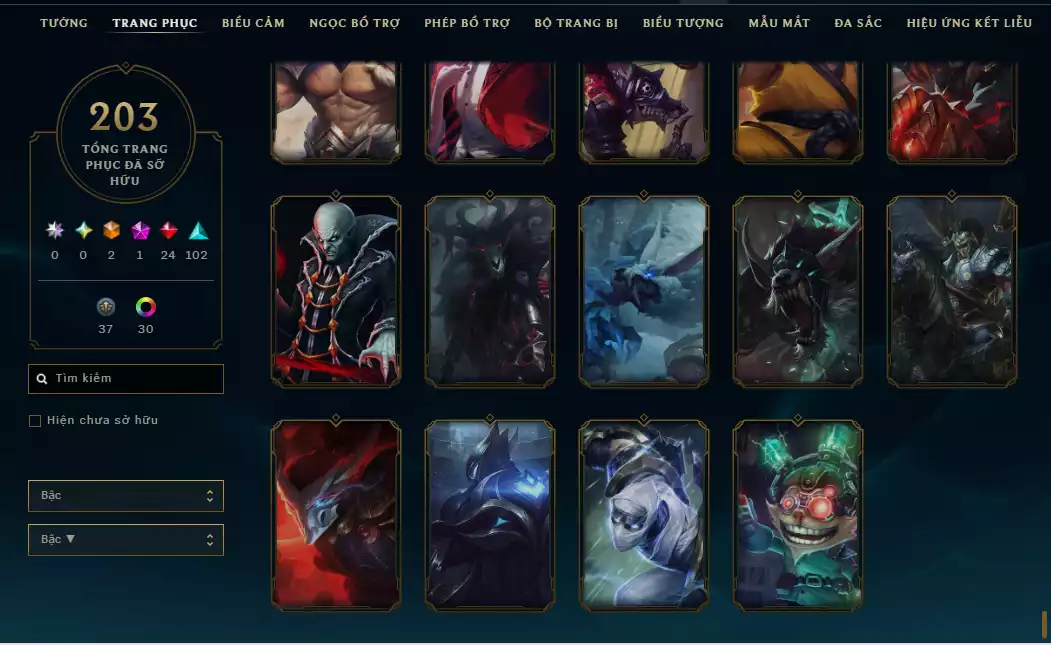Select the green goggled yordle skin card
This screenshot has width=1051, height=645.
[x=798, y=515]
